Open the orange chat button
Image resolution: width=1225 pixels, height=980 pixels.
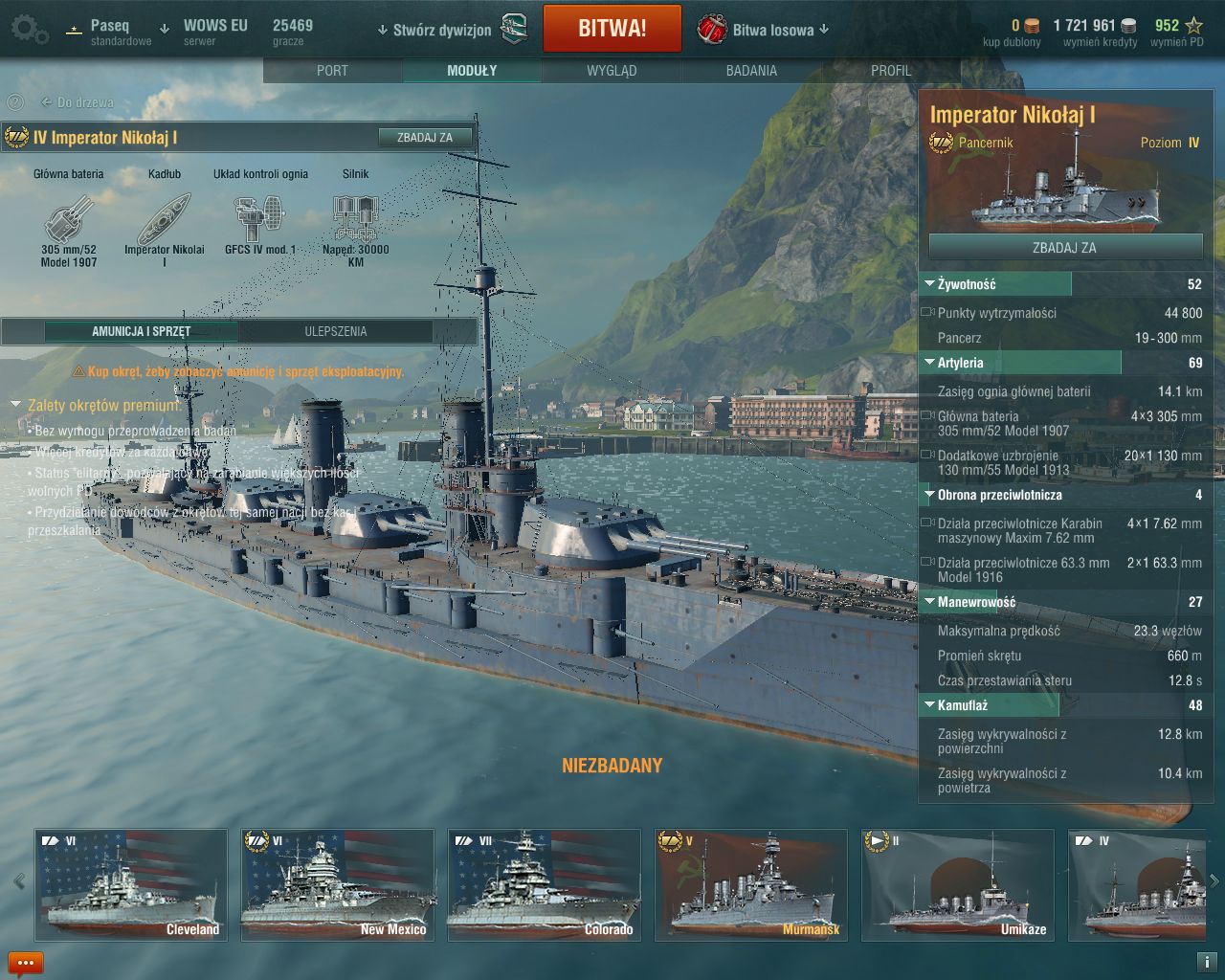click(x=26, y=963)
